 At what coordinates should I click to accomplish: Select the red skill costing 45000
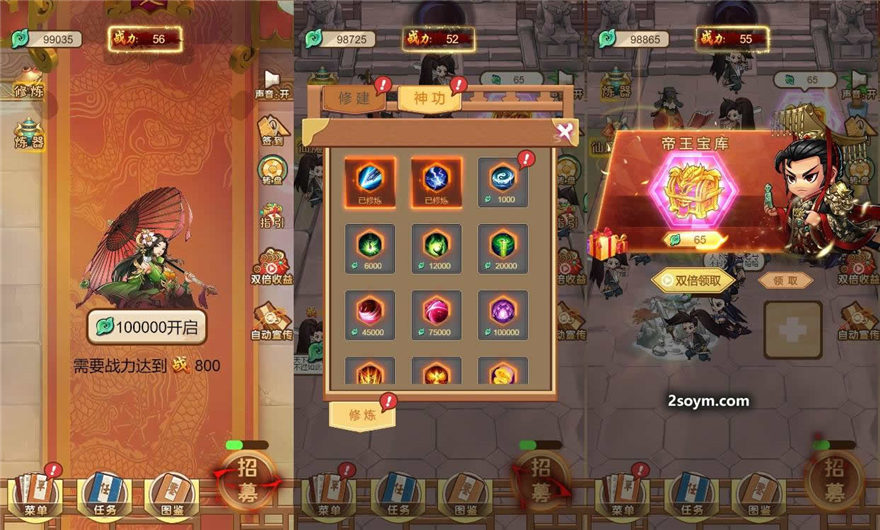click(370, 312)
